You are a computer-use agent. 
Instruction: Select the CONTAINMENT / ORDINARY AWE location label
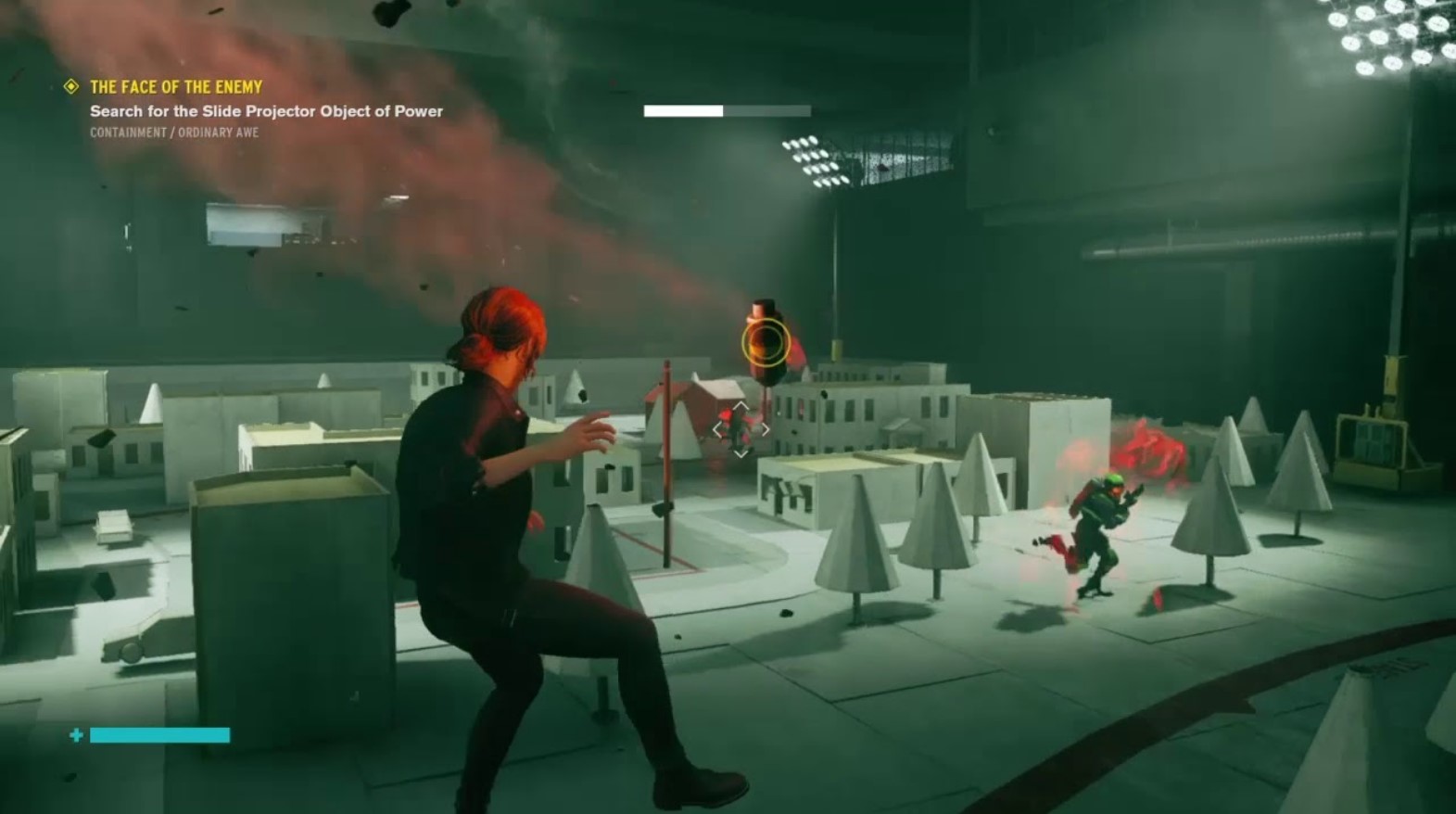click(x=172, y=131)
